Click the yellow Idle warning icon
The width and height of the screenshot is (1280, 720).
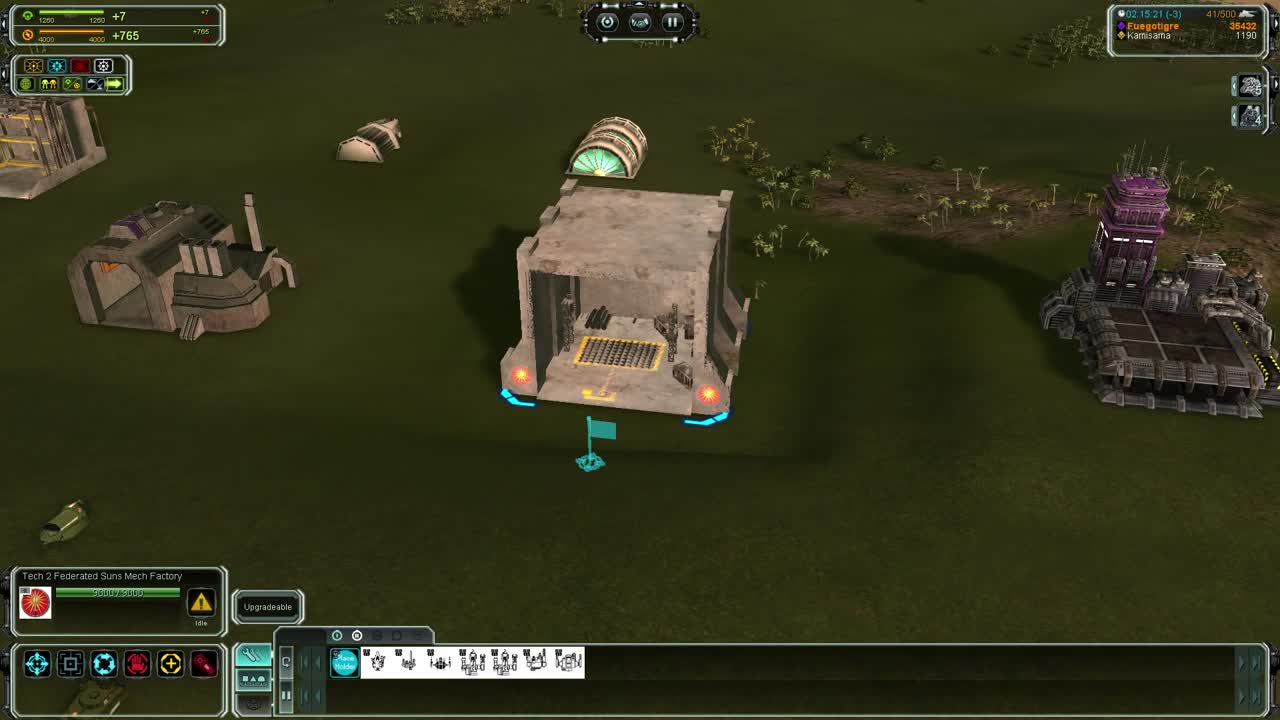201,601
